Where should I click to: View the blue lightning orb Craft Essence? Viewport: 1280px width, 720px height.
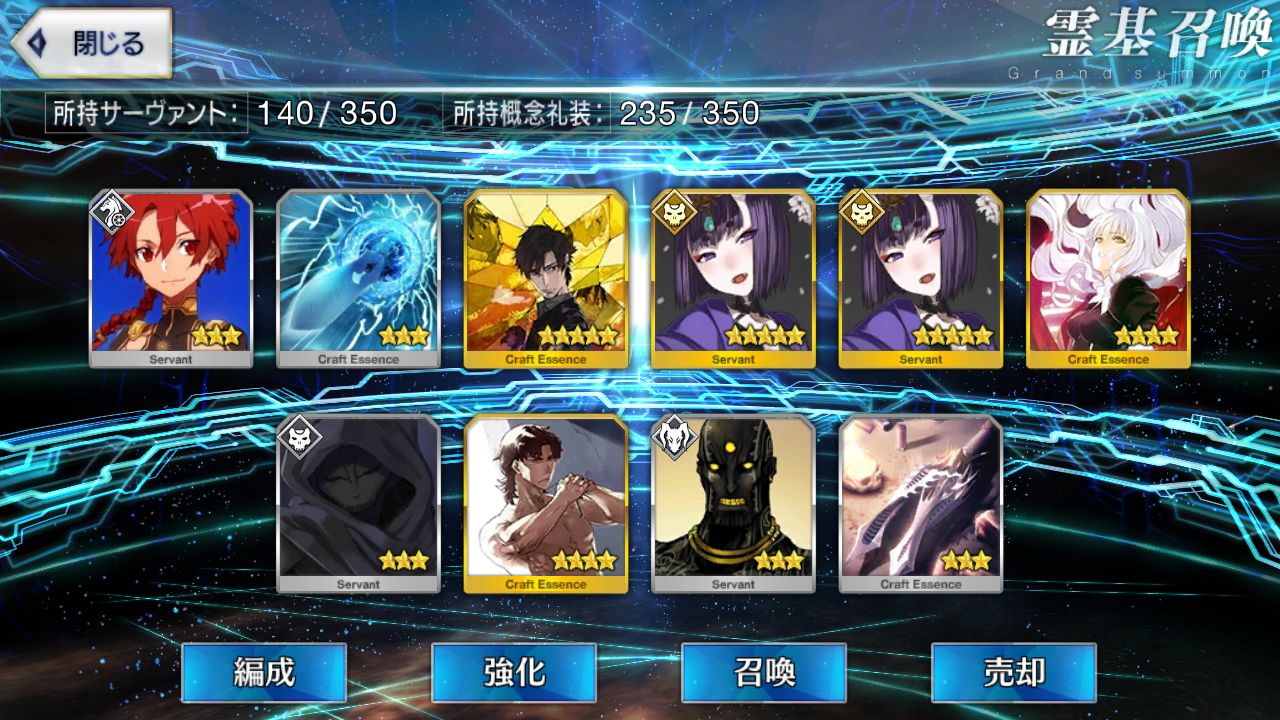[x=358, y=278]
